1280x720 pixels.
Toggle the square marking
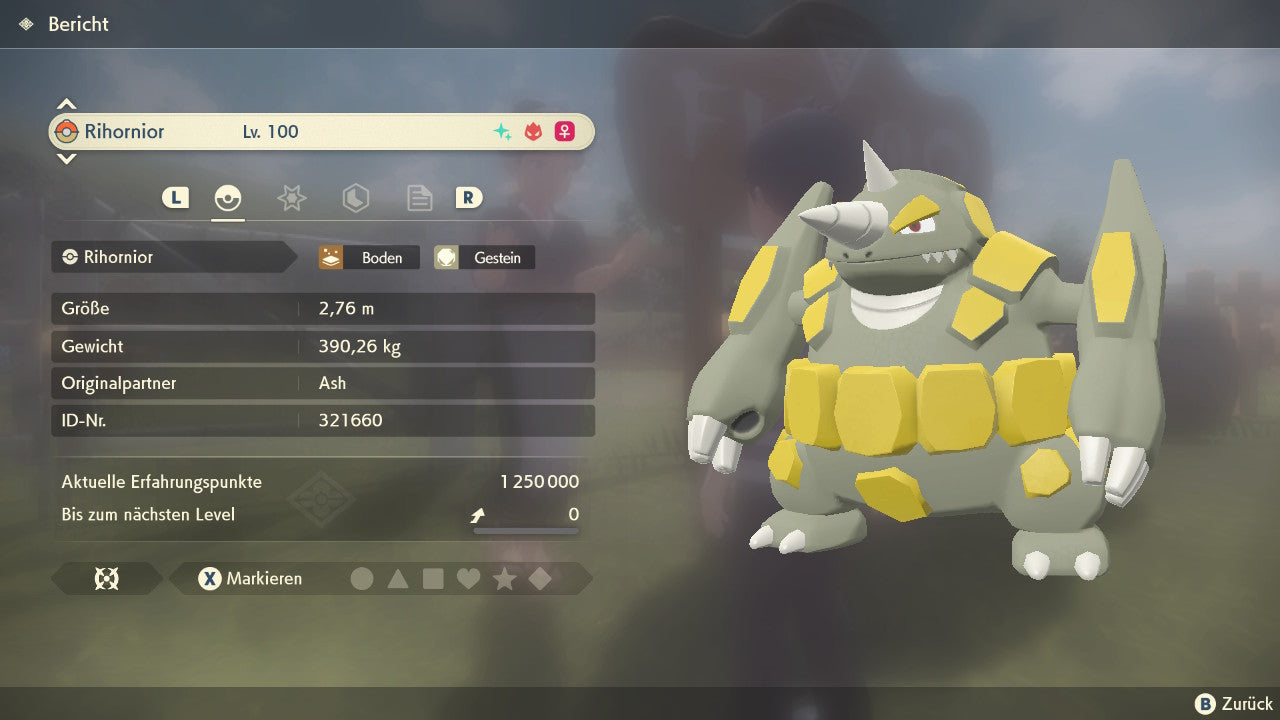tap(433, 579)
